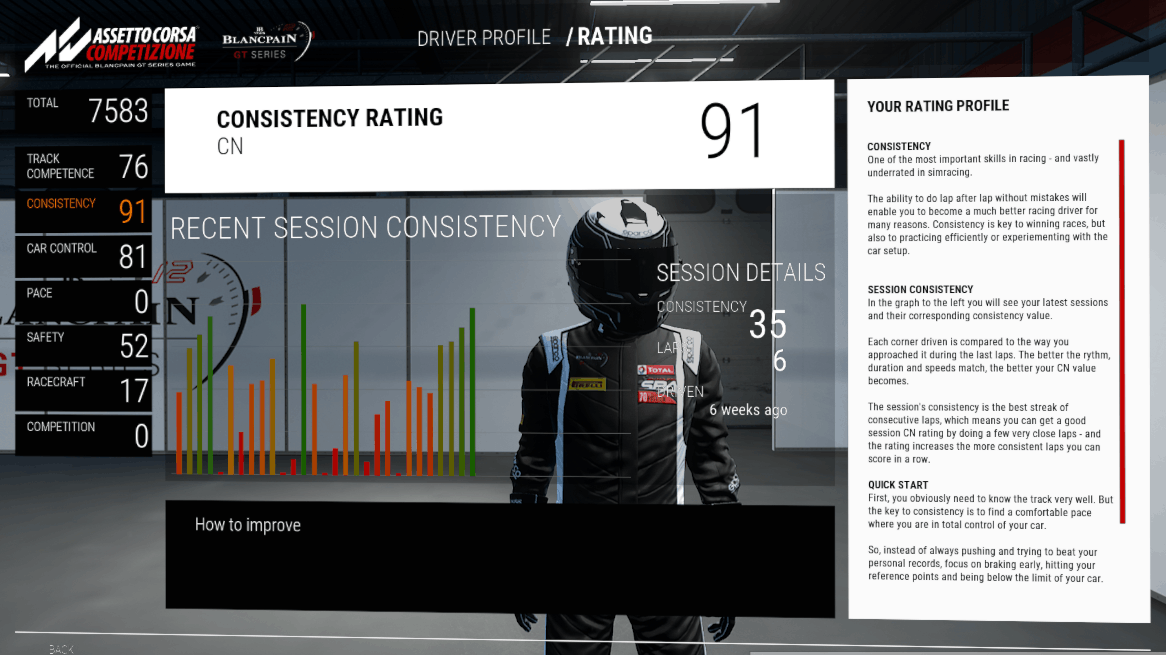Go back using the Back button
Image resolution: width=1166 pixels, height=655 pixels.
pos(61,649)
